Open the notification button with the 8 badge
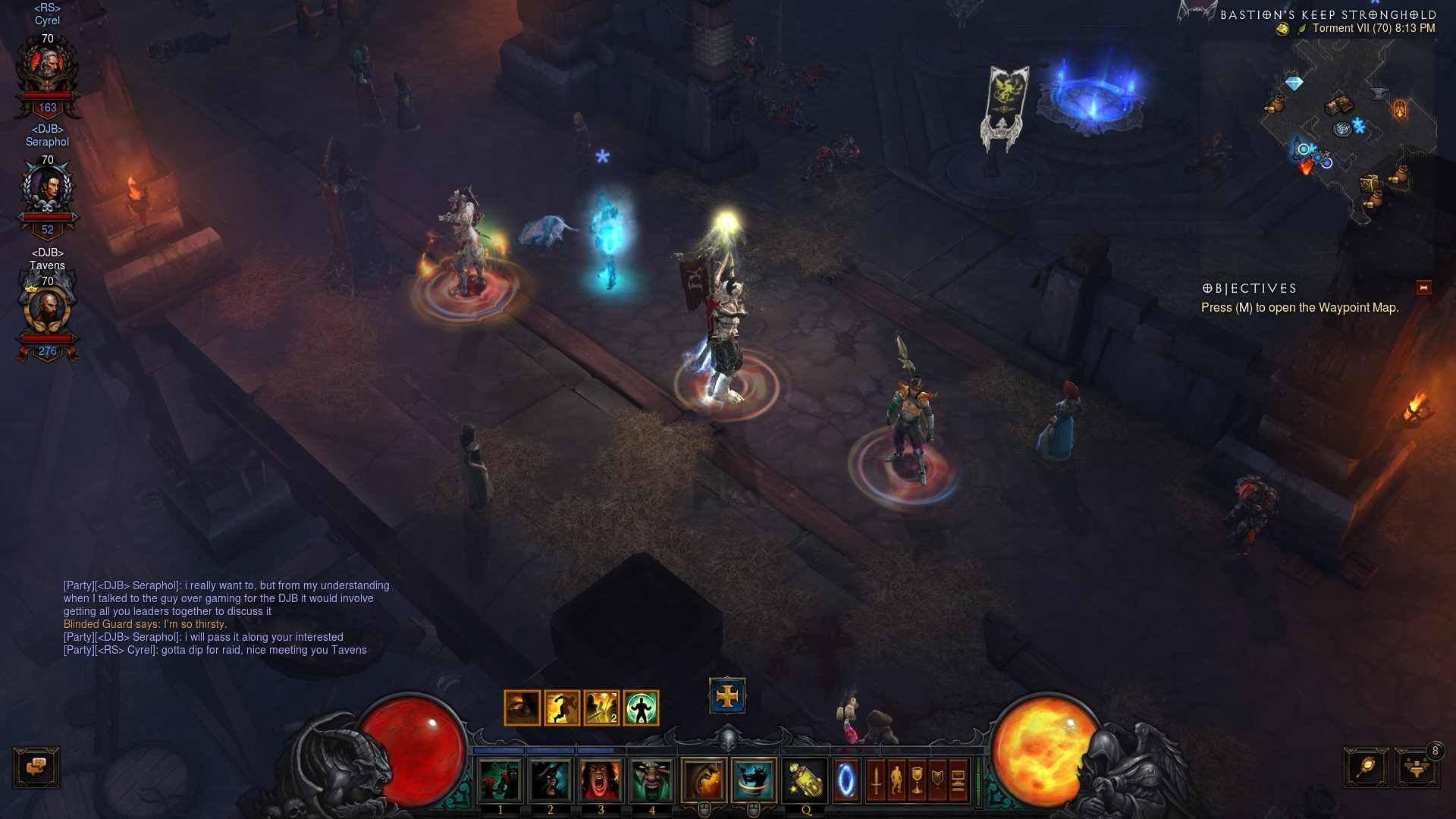Viewport: 1456px width, 819px height. pos(1416,767)
